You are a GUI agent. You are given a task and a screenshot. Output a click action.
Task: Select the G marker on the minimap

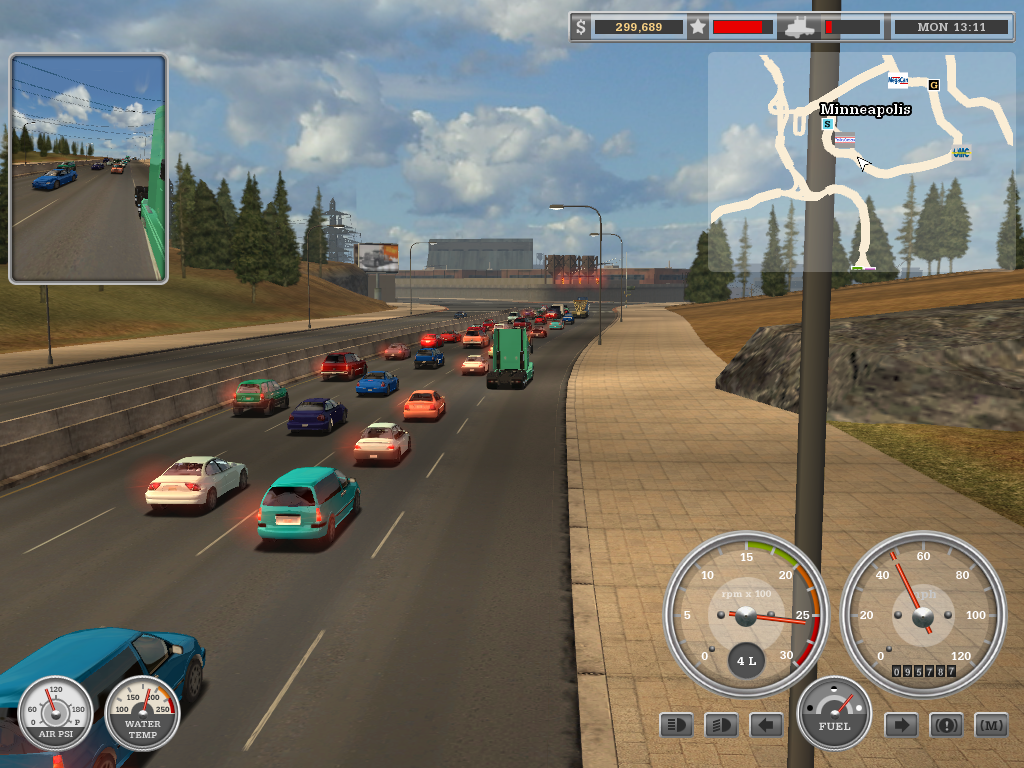(x=934, y=85)
